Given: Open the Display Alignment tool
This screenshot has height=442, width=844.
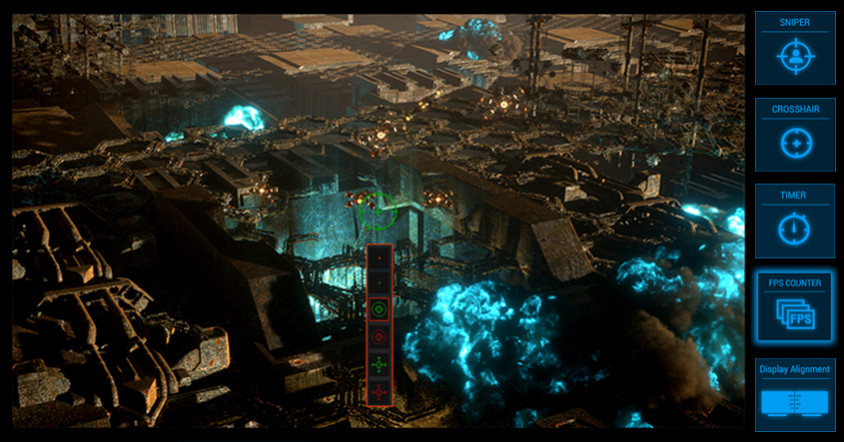Looking at the screenshot, I should (x=795, y=395).
